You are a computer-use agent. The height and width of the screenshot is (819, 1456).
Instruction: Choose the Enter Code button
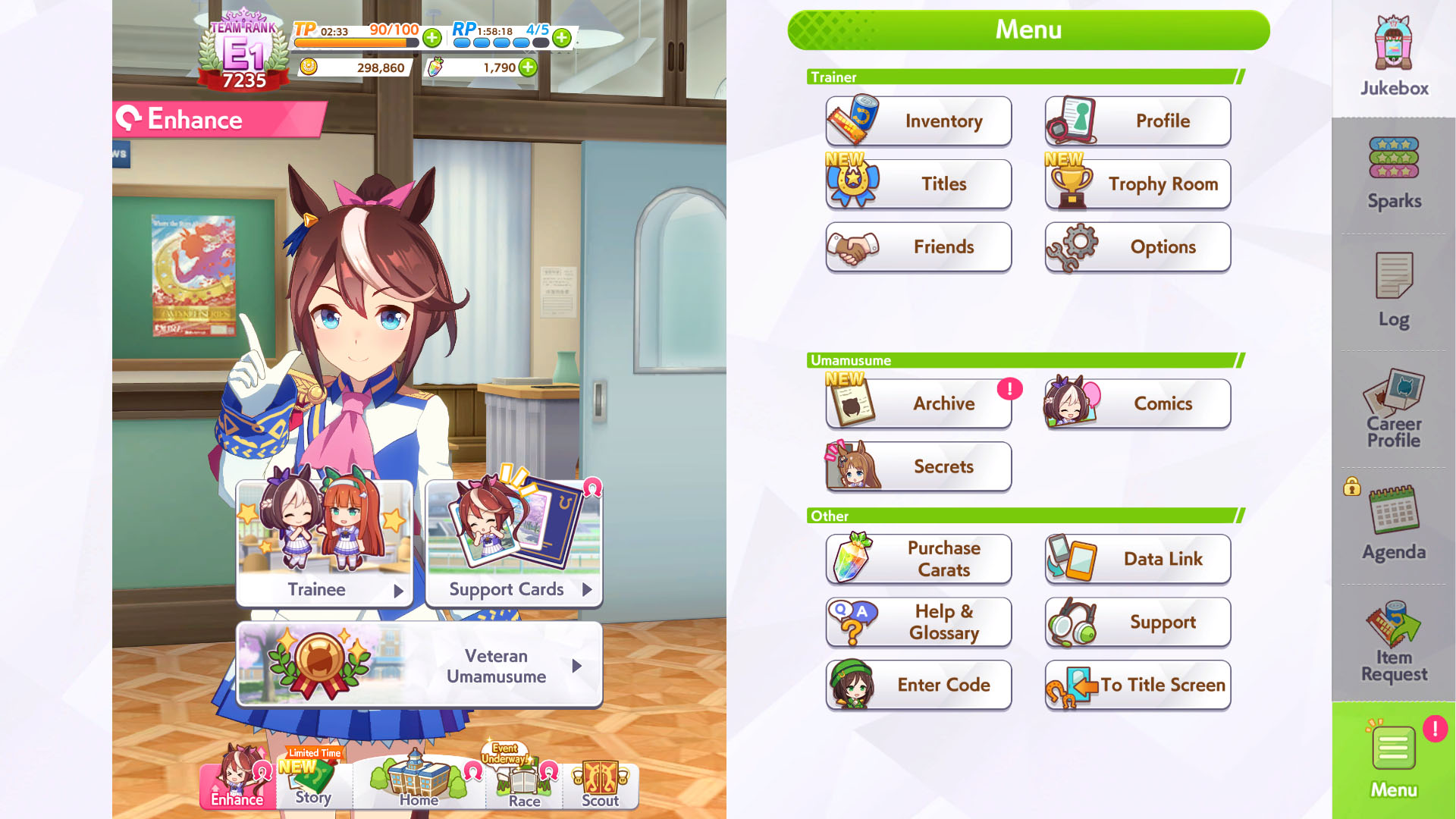[918, 685]
